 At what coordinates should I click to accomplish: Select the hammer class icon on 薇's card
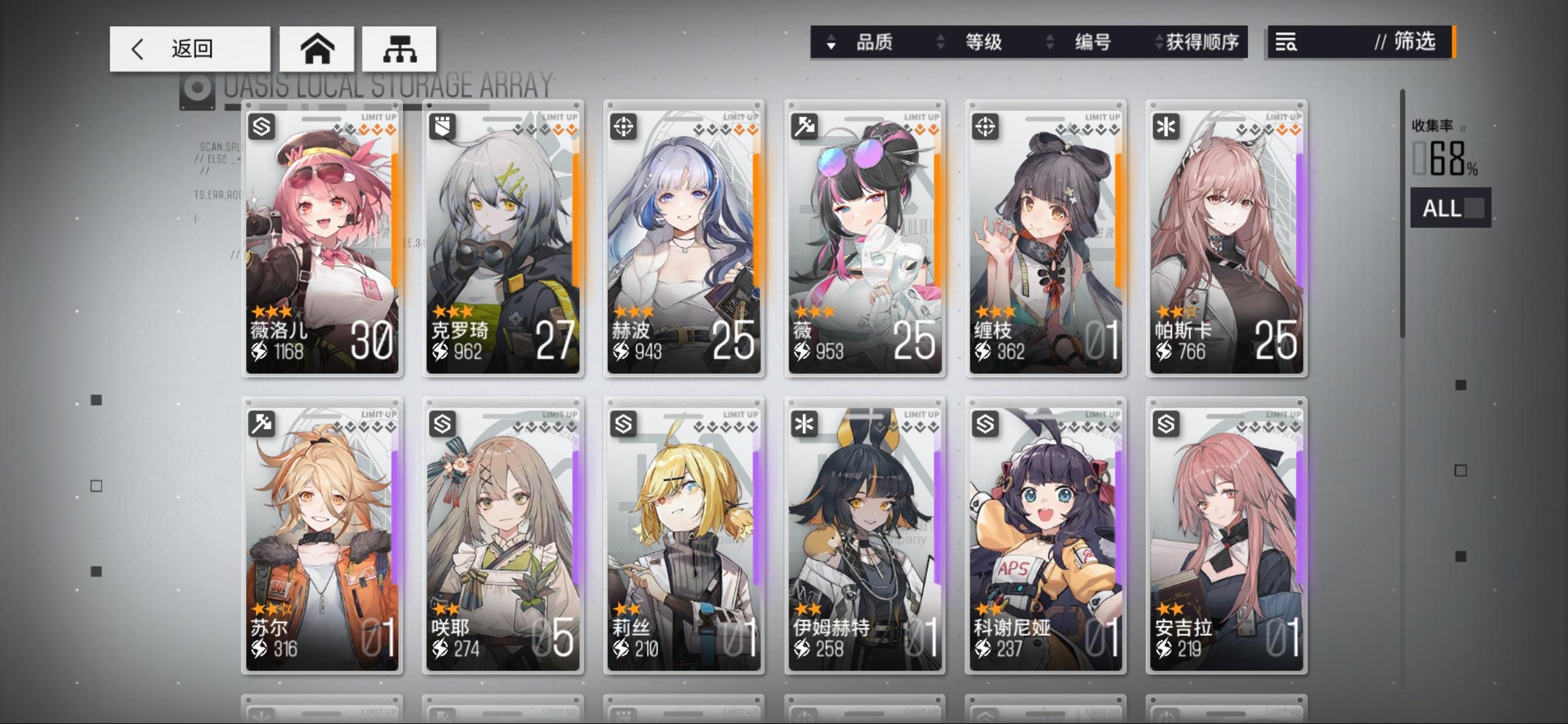click(805, 128)
